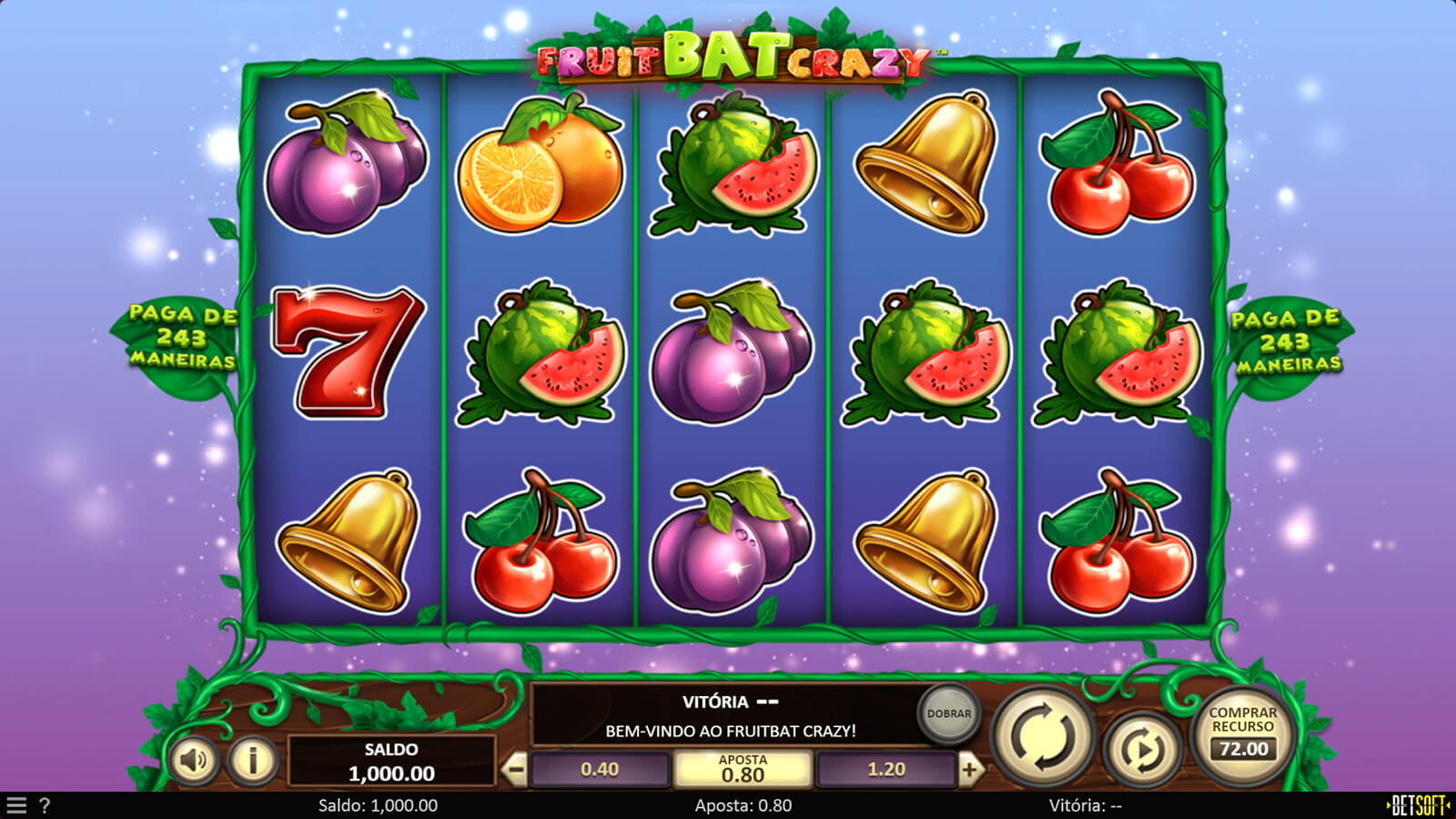Spin the reels with the main spin button
Screen dimensions: 1456x819
coord(1043,737)
